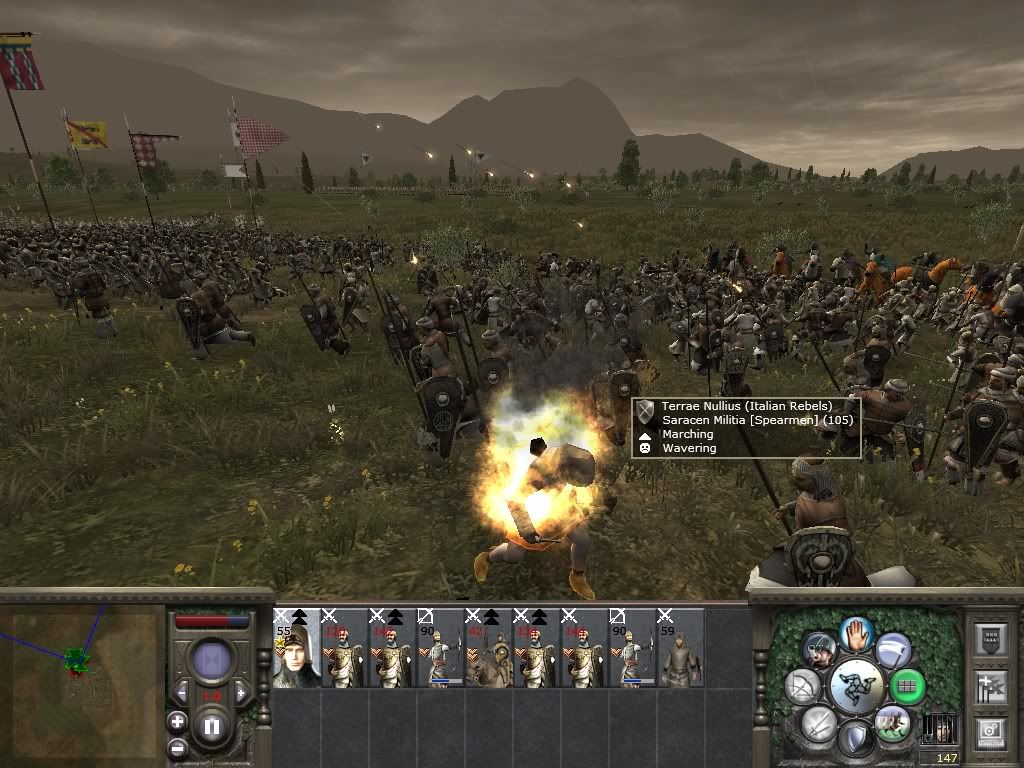Zoom in the minimap with plus button
Viewport: 1024px width, 768px height.
(177, 721)
